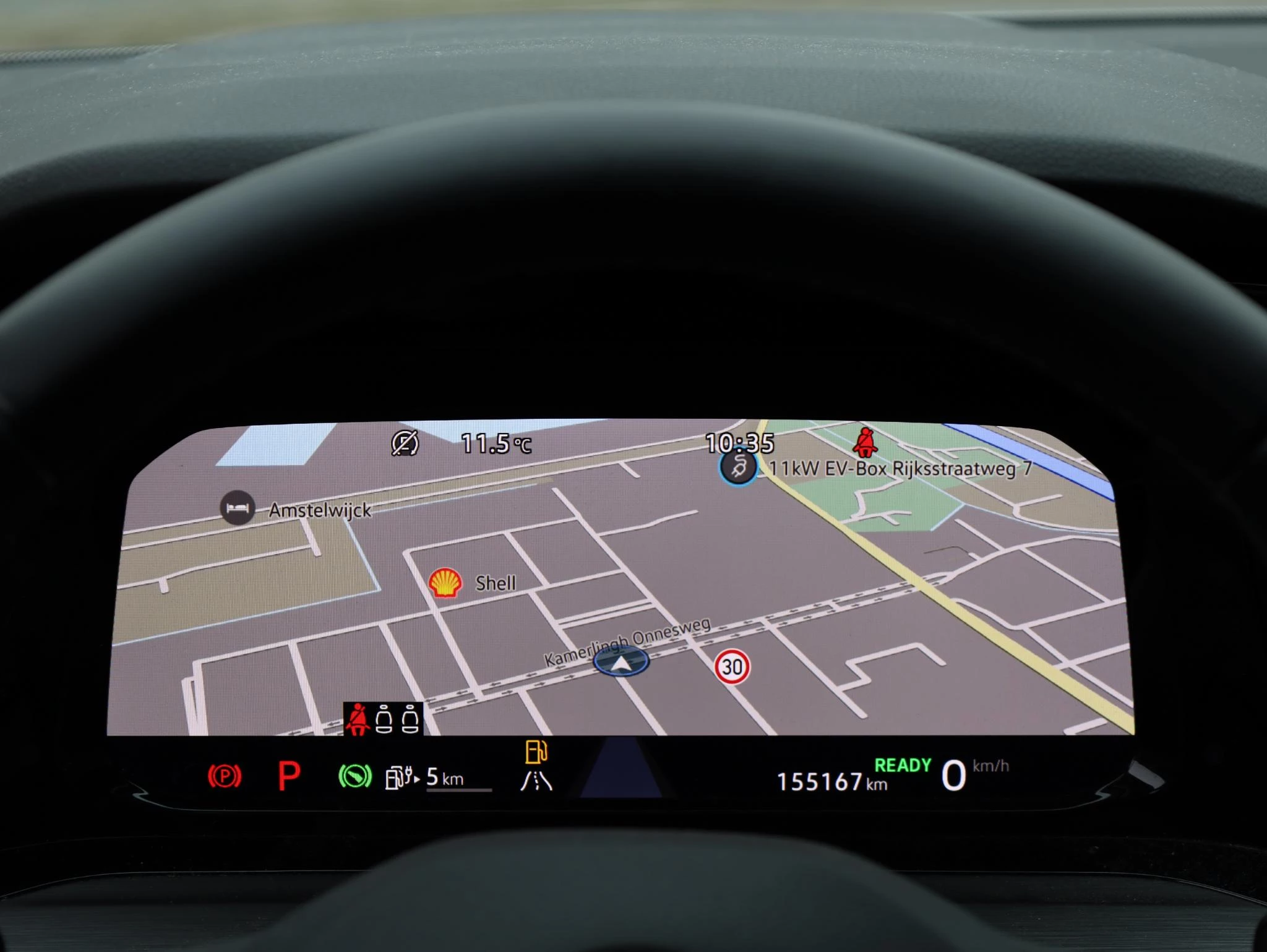
Task: Click the electric range plug icon
Action: [x=402, y=778]
